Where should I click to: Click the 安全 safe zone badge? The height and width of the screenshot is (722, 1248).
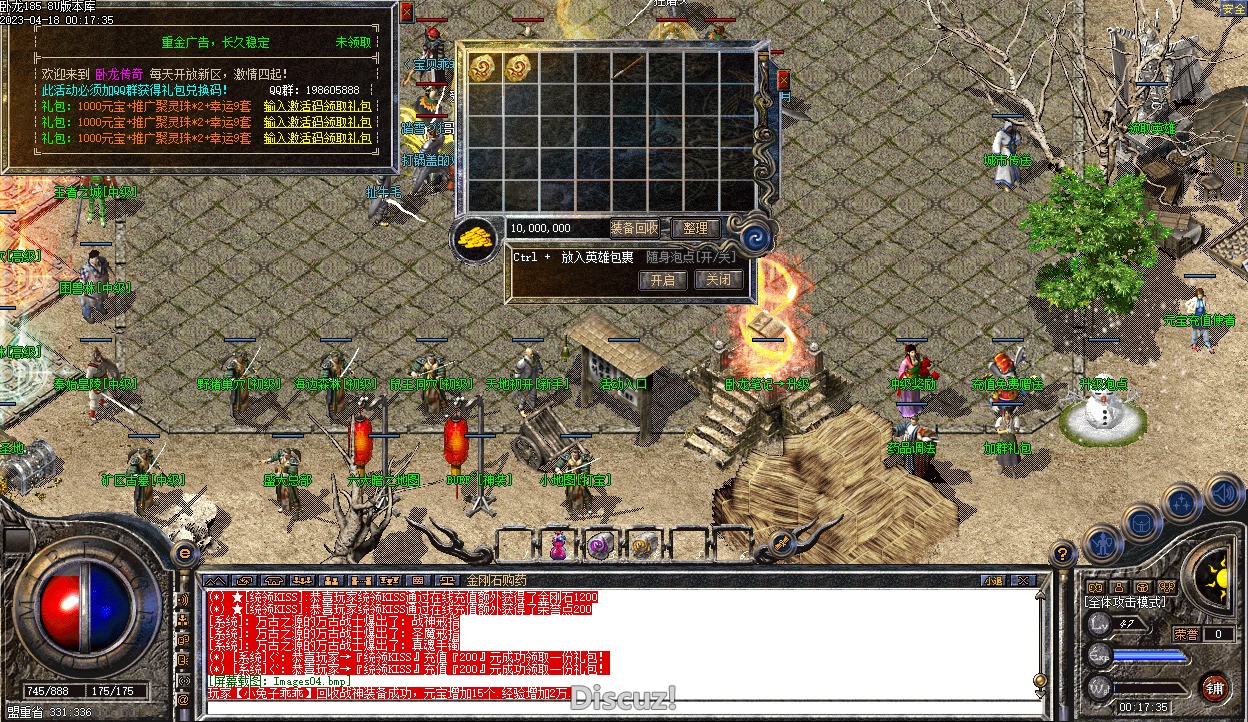1233,9
